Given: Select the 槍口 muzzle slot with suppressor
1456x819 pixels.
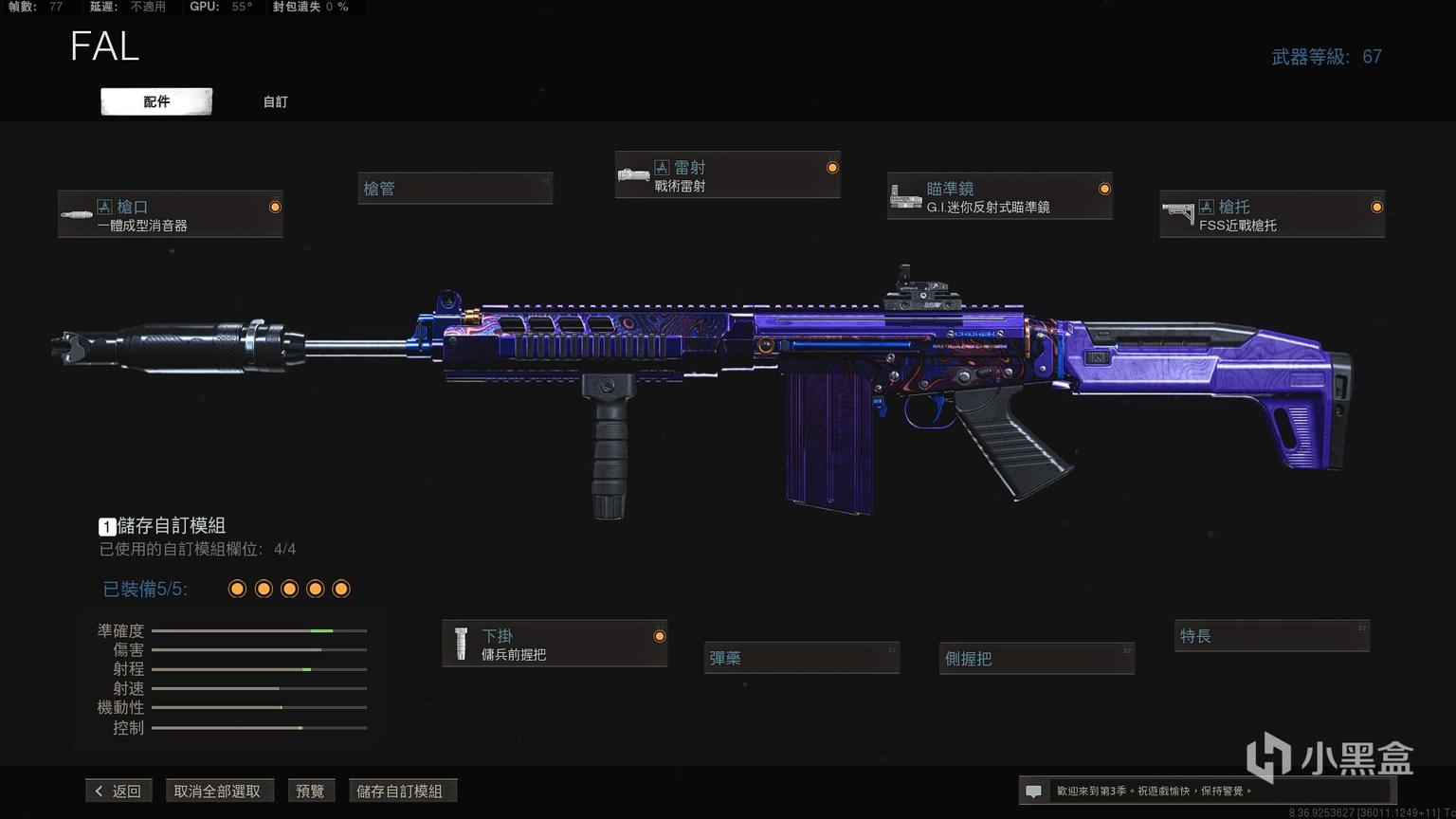Looking at the screenshot, I should pos(171,214).
